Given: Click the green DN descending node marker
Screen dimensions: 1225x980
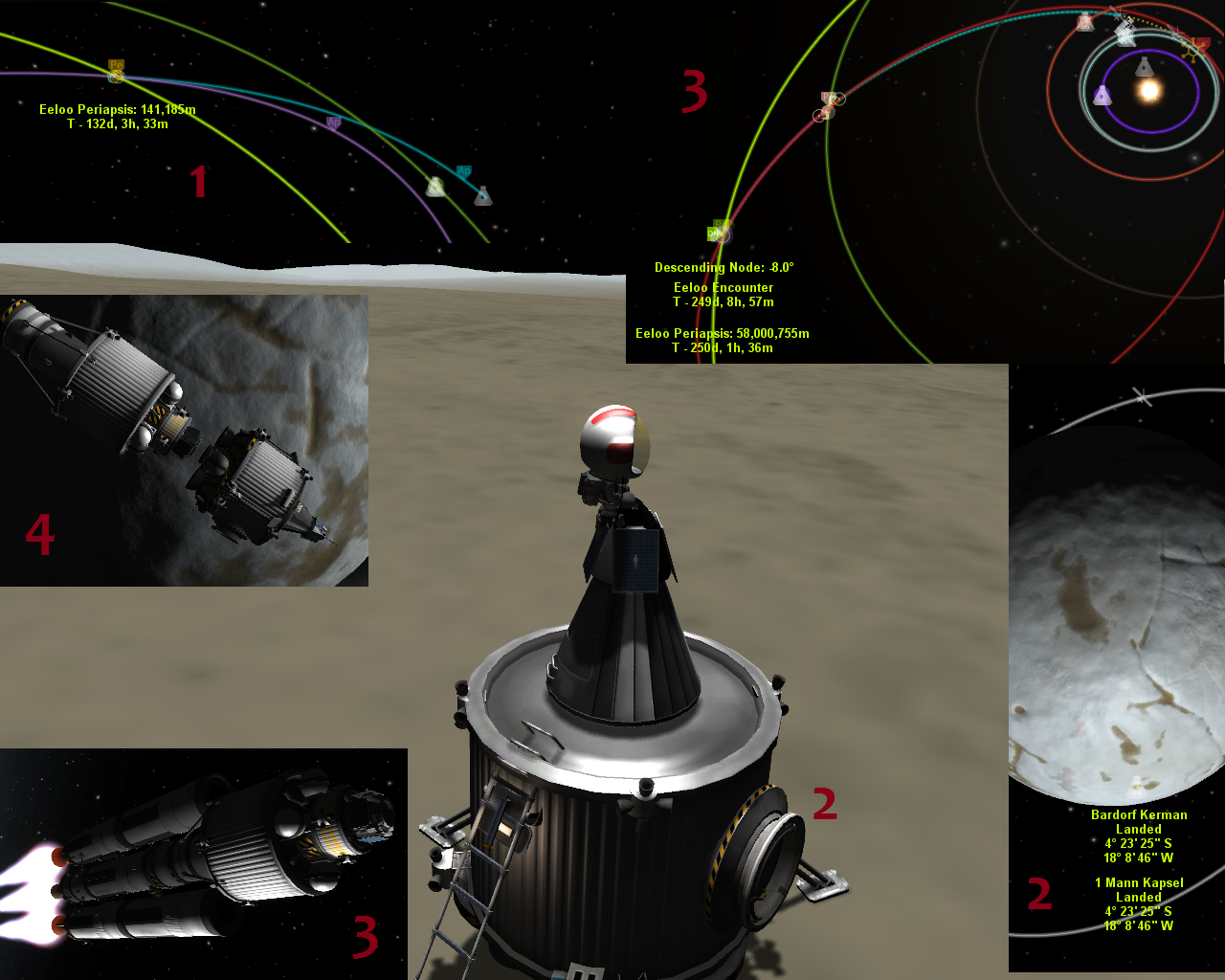Looking at the screenshot, I should 718,231.
